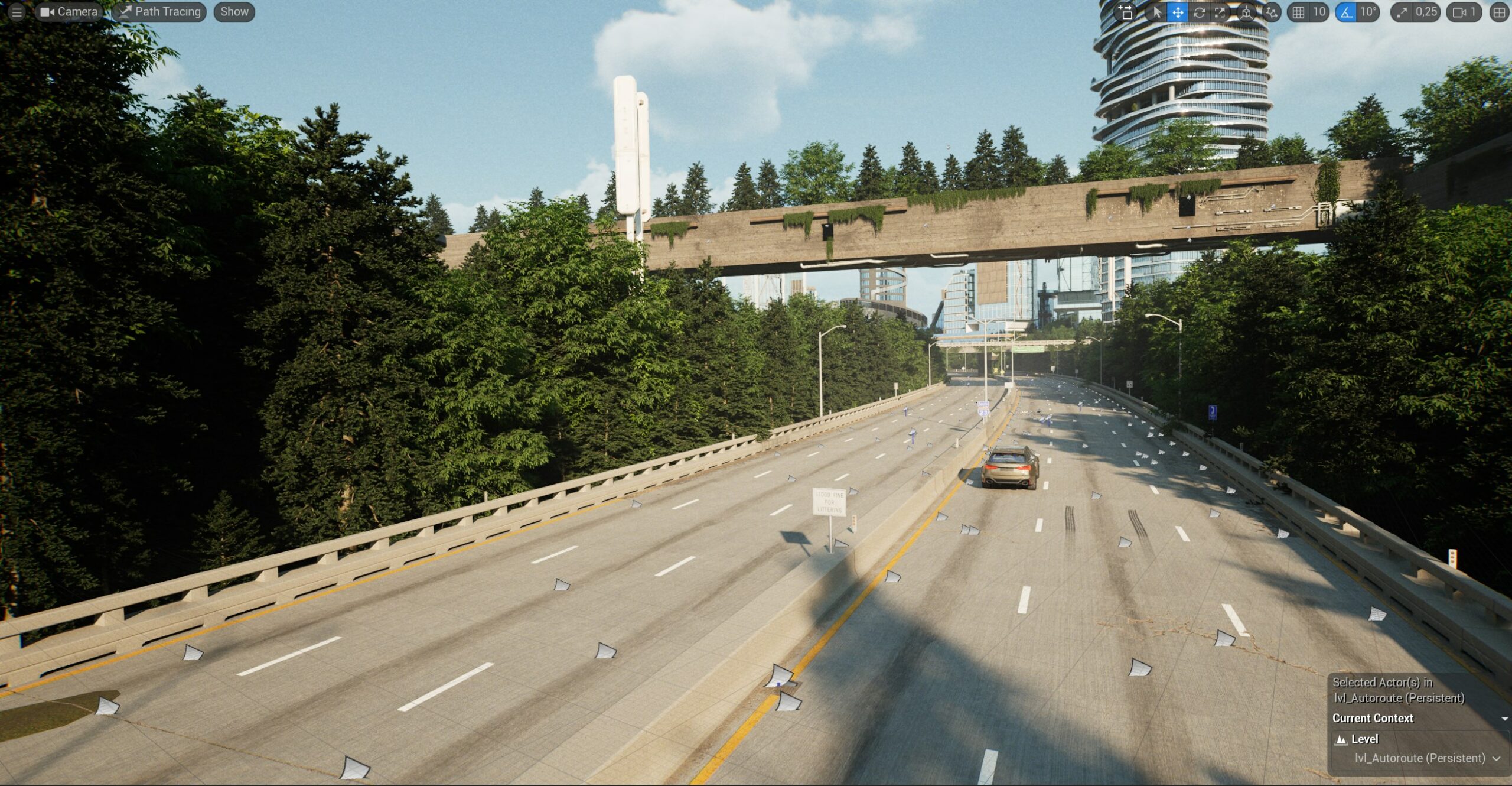Open the hamburger viewport options menu
The height and width of the screenshot is (786, 1512).
(17, 12)
